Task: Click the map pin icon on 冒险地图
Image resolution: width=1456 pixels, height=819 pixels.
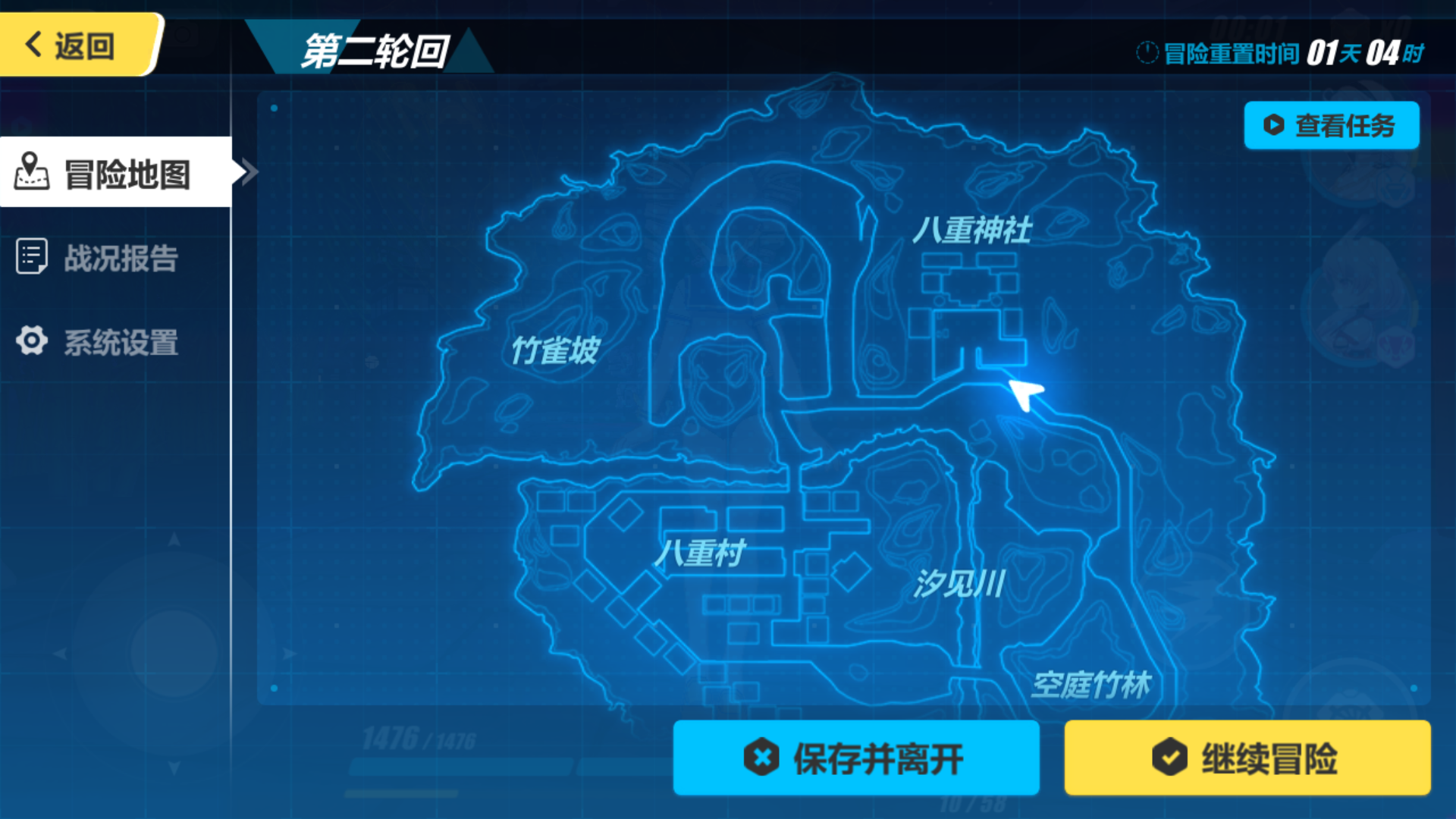Action: pyautogui.click(x=30, y=171)
